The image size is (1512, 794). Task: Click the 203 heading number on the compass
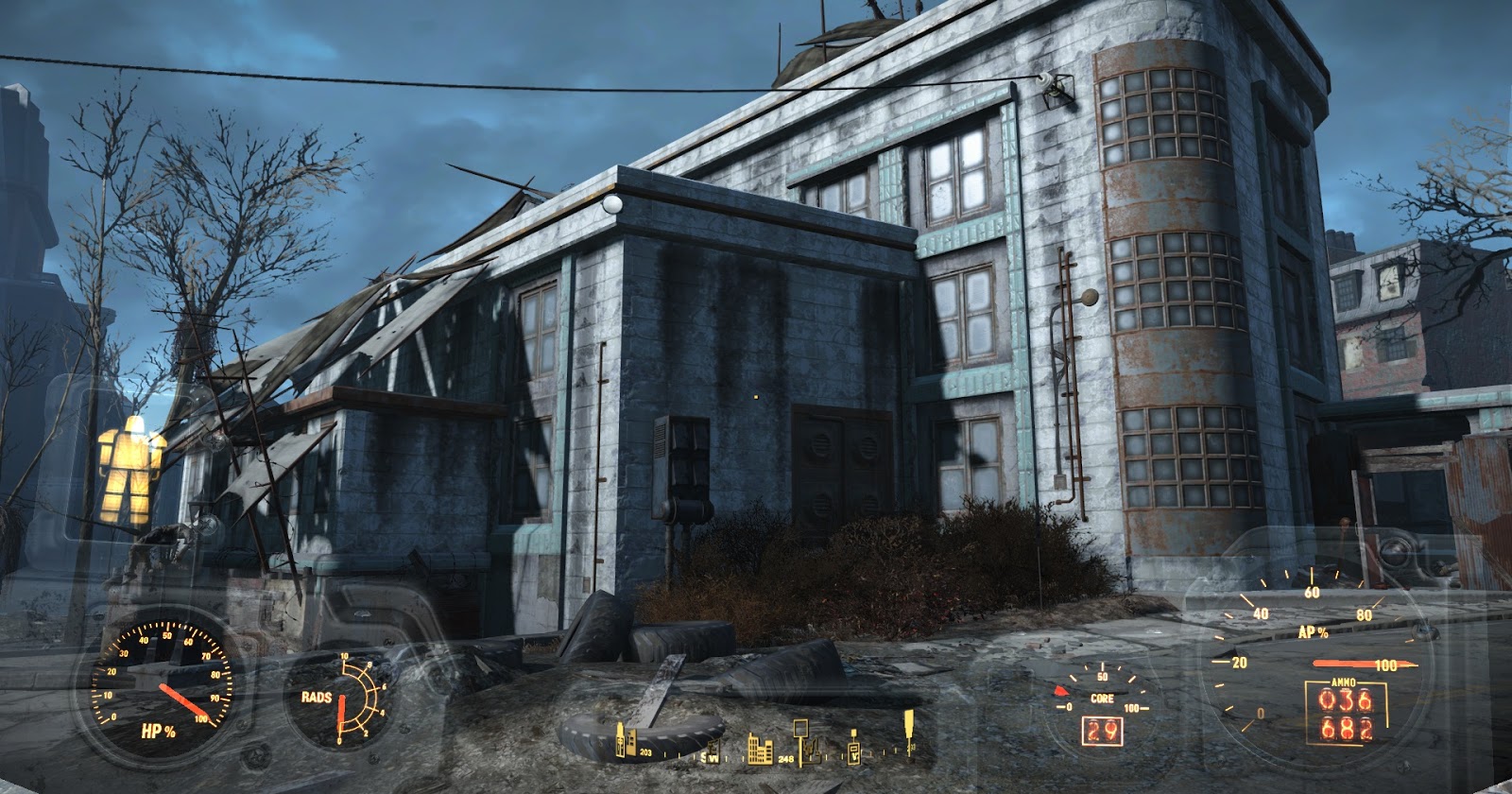pos(646,752)
